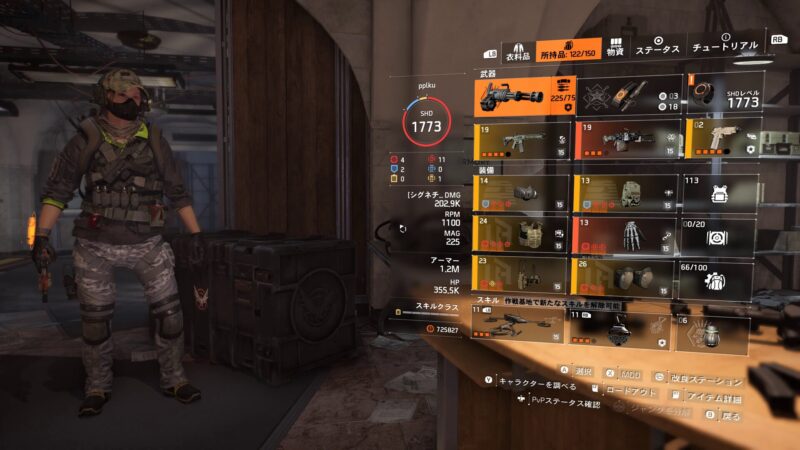The image size is (800, 450).
Task: Choose the assault rifle primary weapon slot
Action: [x=523, y=140]
